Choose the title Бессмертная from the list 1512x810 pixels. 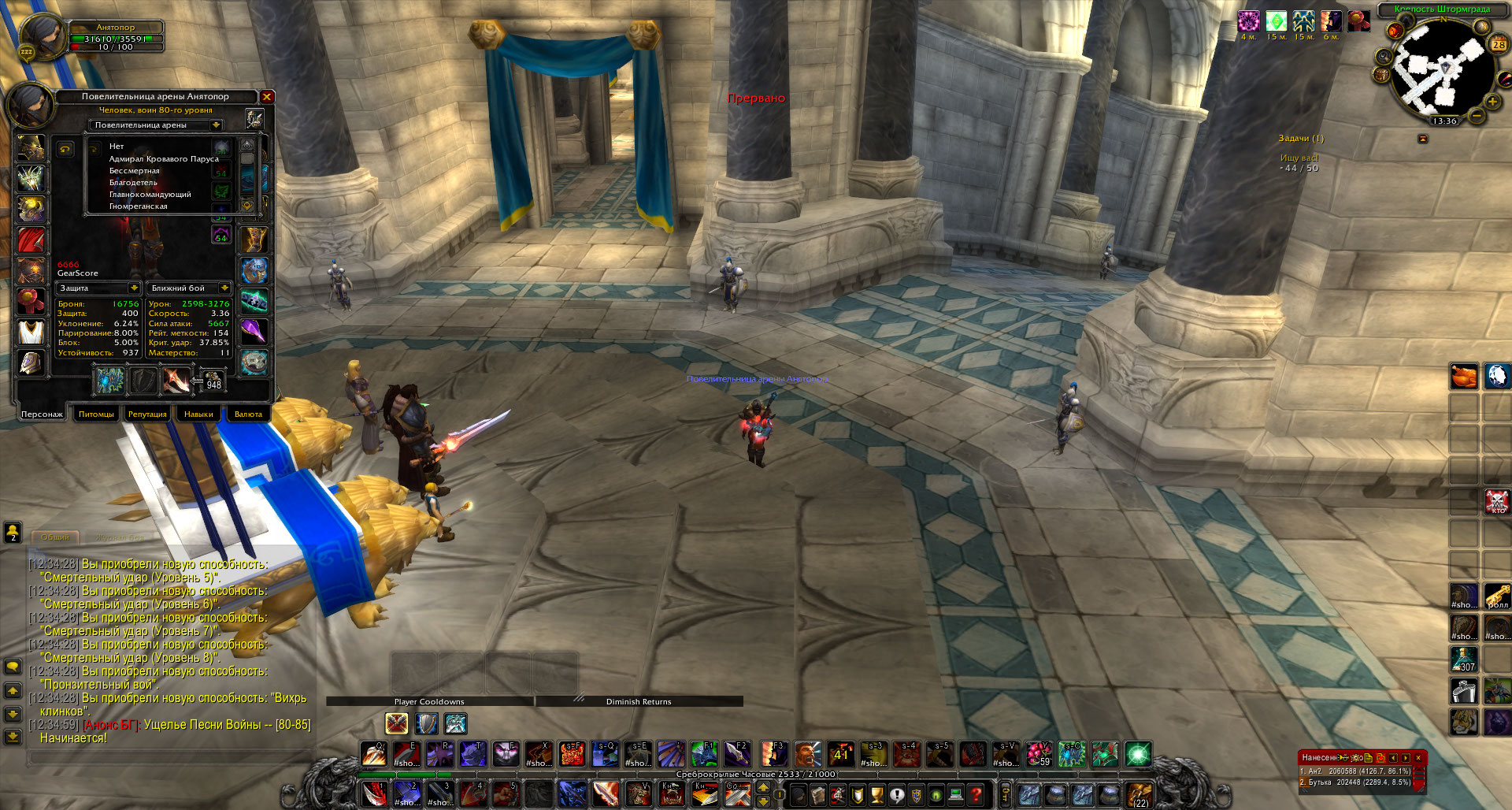135,171
